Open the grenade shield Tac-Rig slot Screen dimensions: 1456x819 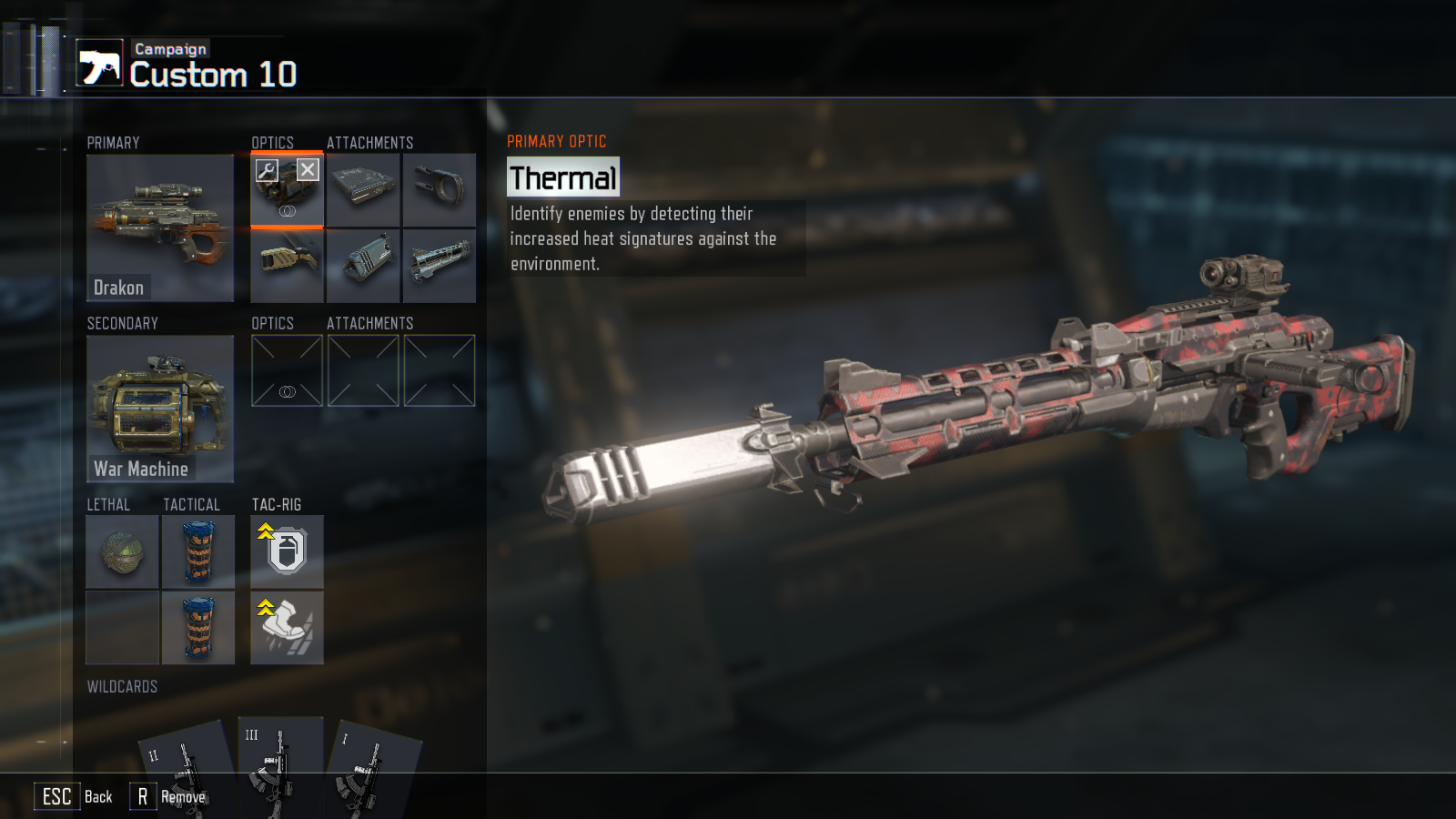[x=287, y=551]
